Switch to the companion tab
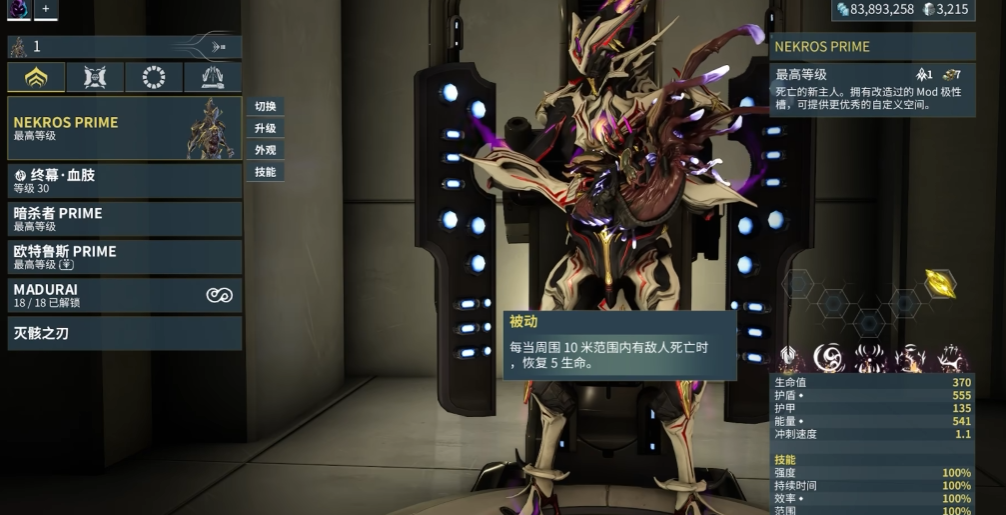 click(x=95, y=77)
